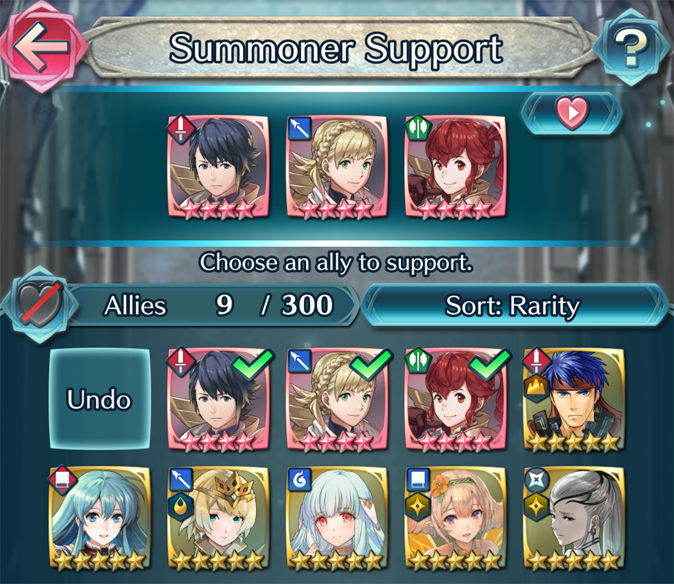Pick the blonde crowned lance hero
Screen dimensions: 674x584
[217, 518]
